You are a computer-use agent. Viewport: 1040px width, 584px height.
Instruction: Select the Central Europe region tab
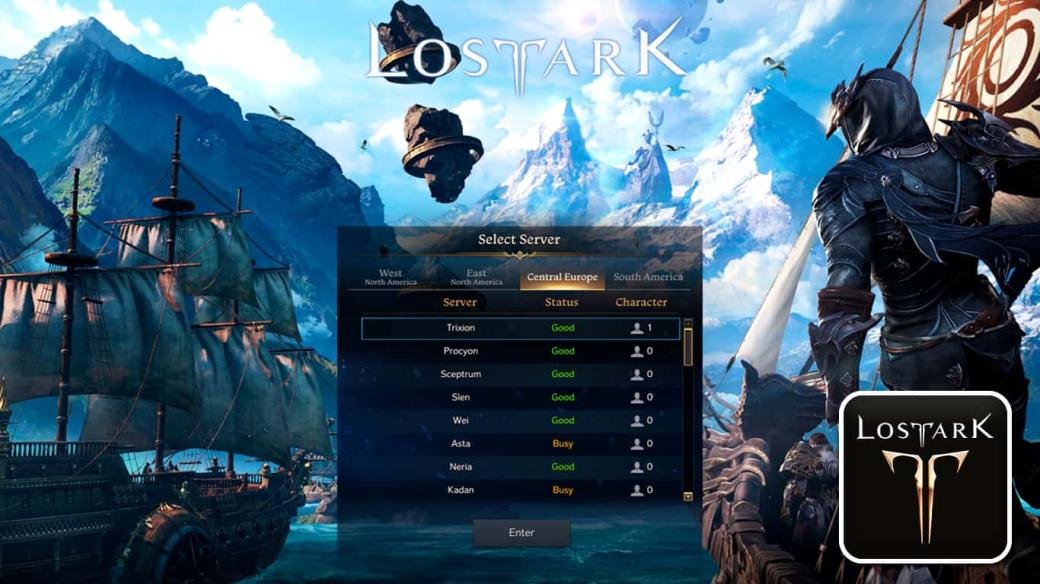tap(562, 277)
